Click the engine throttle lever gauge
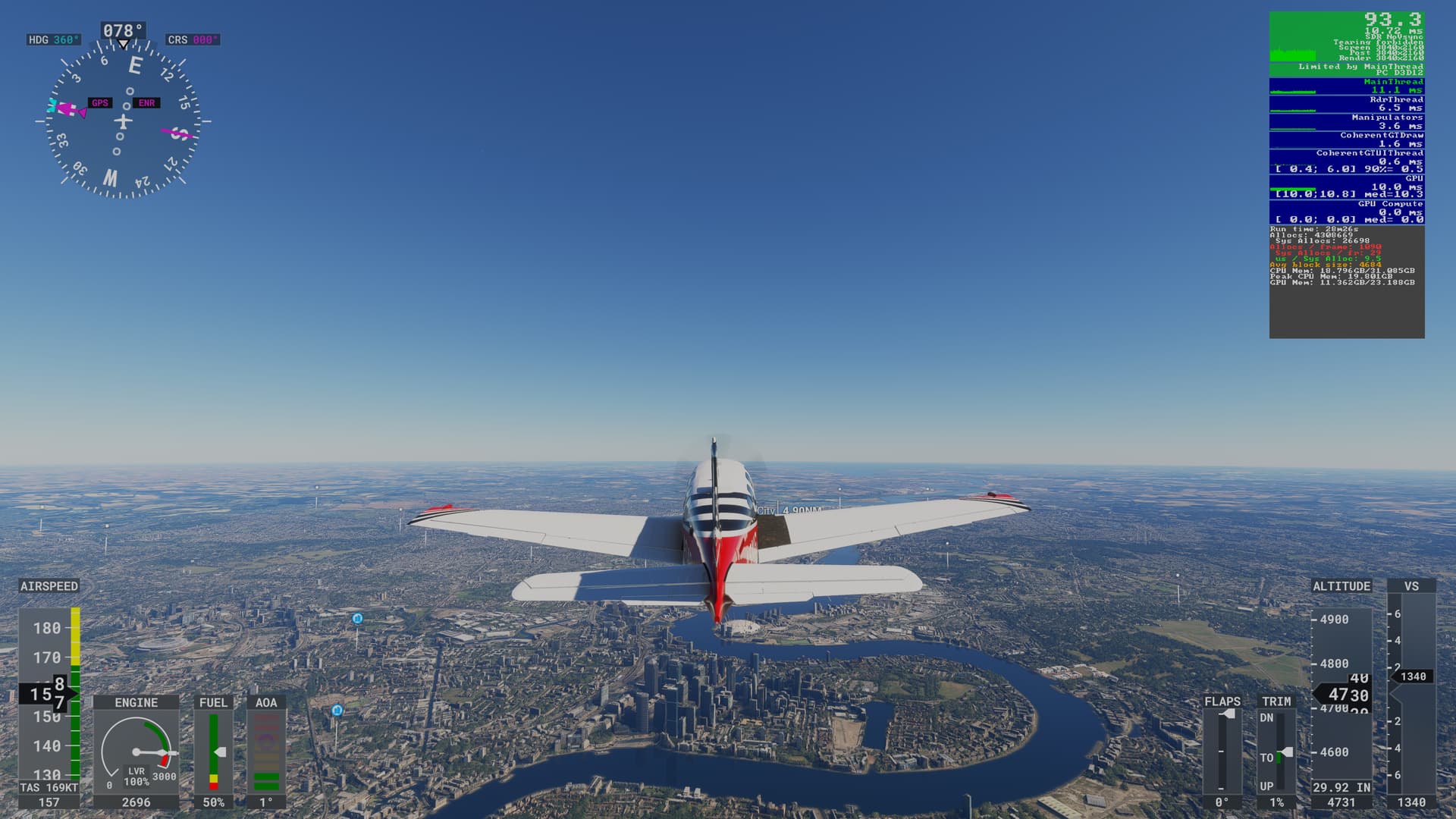The width and height of the screenshot is (1456, 819). point(136,752)
